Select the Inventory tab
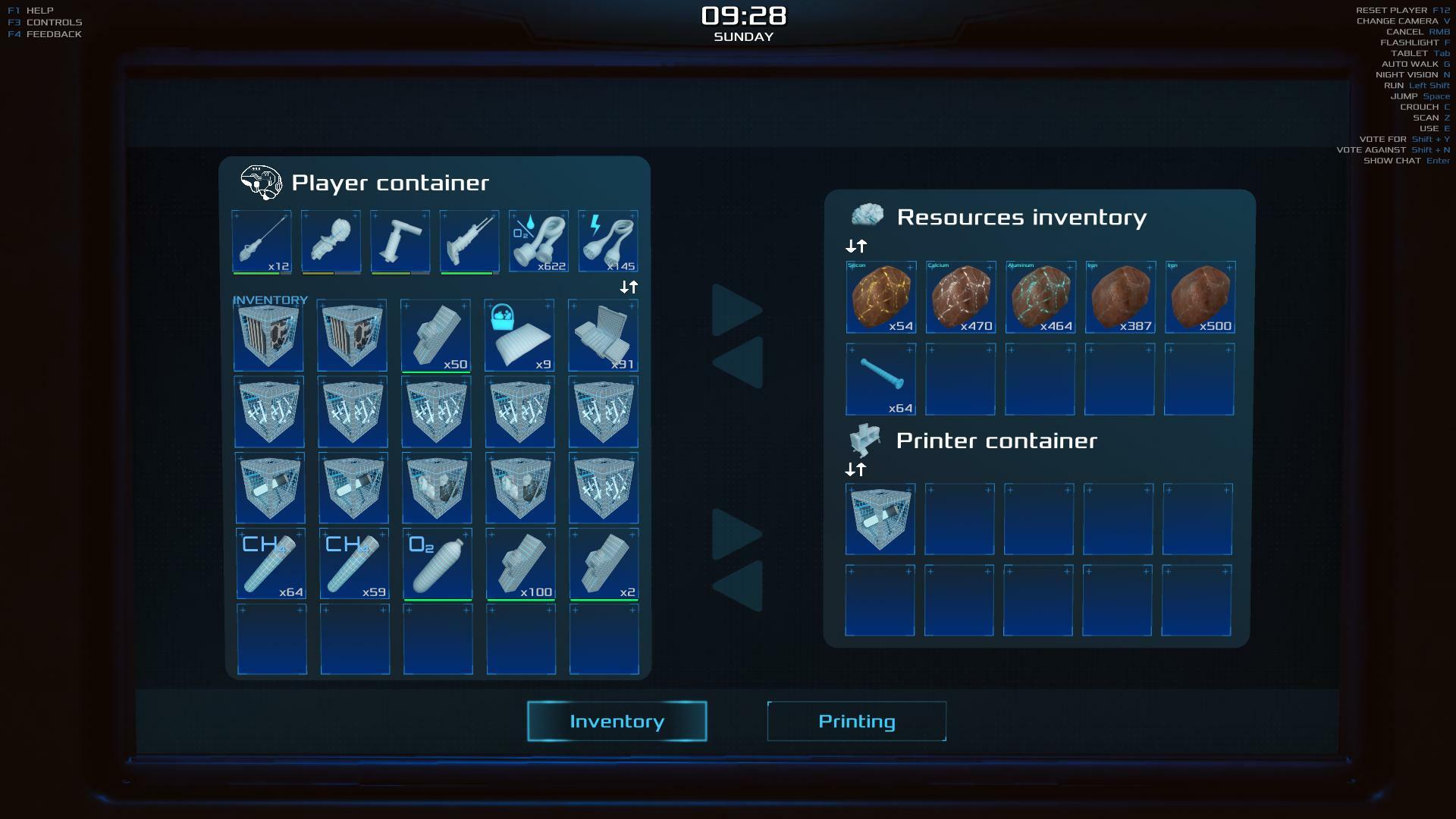1456x819 pixels. (617, 721)
